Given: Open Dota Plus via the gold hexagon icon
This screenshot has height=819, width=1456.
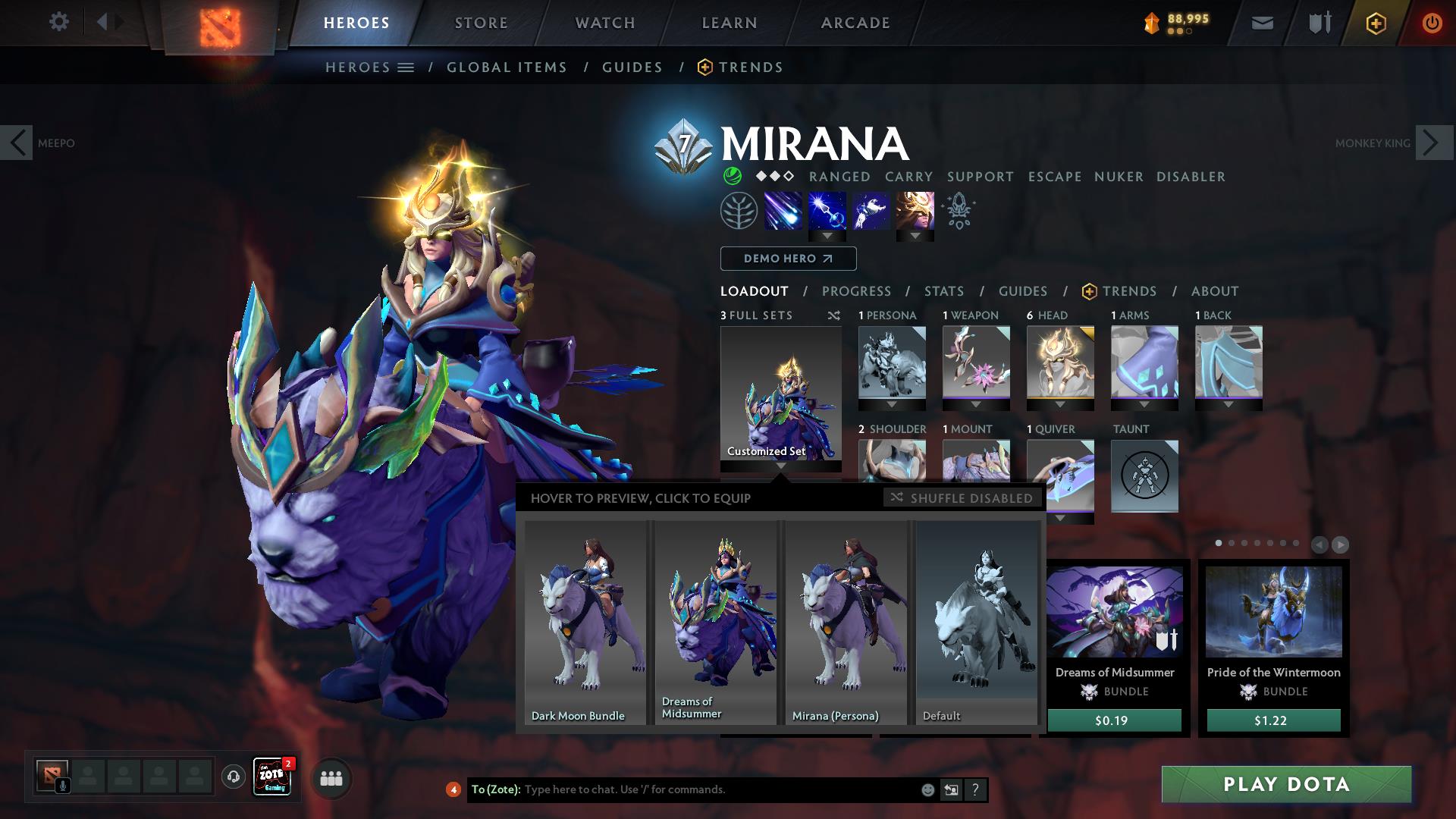Looking at the screenshot, I should (x=1376, y=22).
